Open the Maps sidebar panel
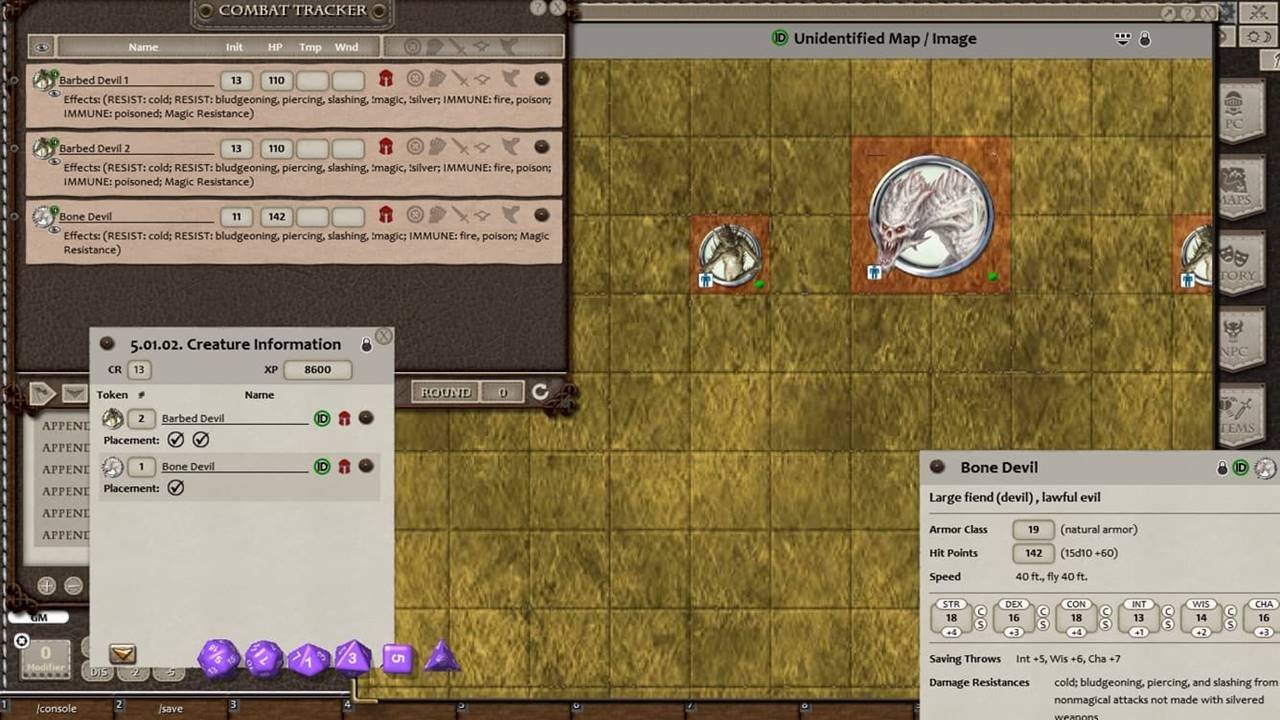Image resolution: width=1280 pixels, height=720 pixels. [x=1241, y=185]
